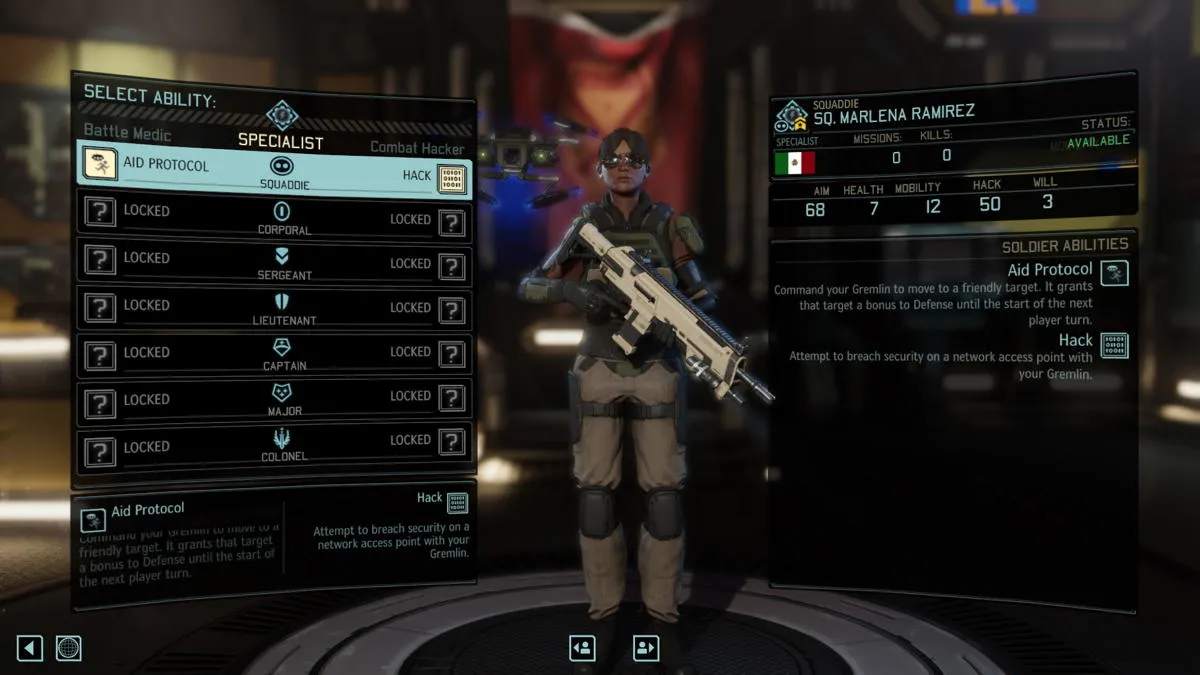The width and height of the screenshot is (1200, 675).
Task: Click the Aid Protocol icon in Soldier Abilities
Action: [1114, 272]
